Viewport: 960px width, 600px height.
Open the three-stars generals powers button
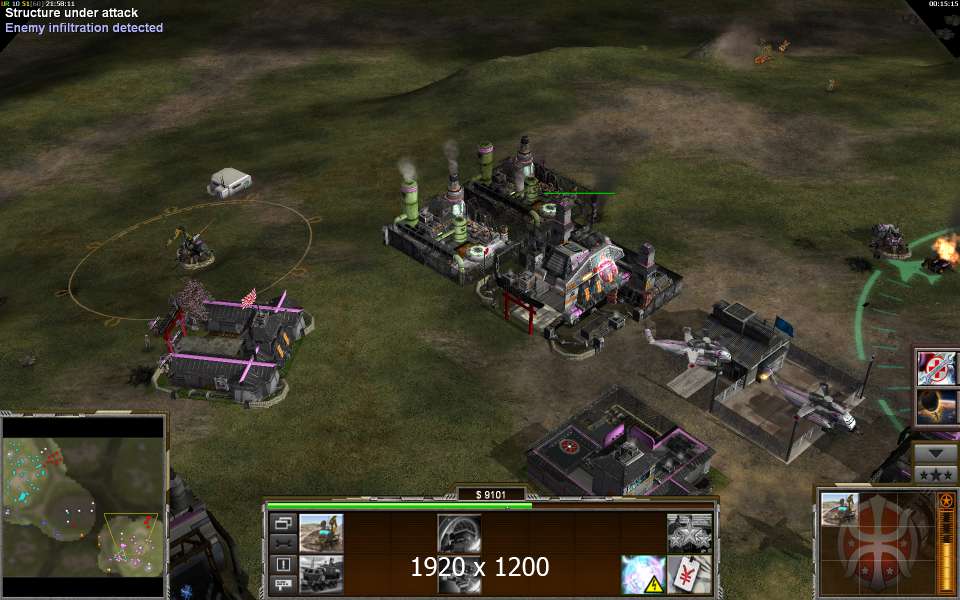click(x=936, y=474)
